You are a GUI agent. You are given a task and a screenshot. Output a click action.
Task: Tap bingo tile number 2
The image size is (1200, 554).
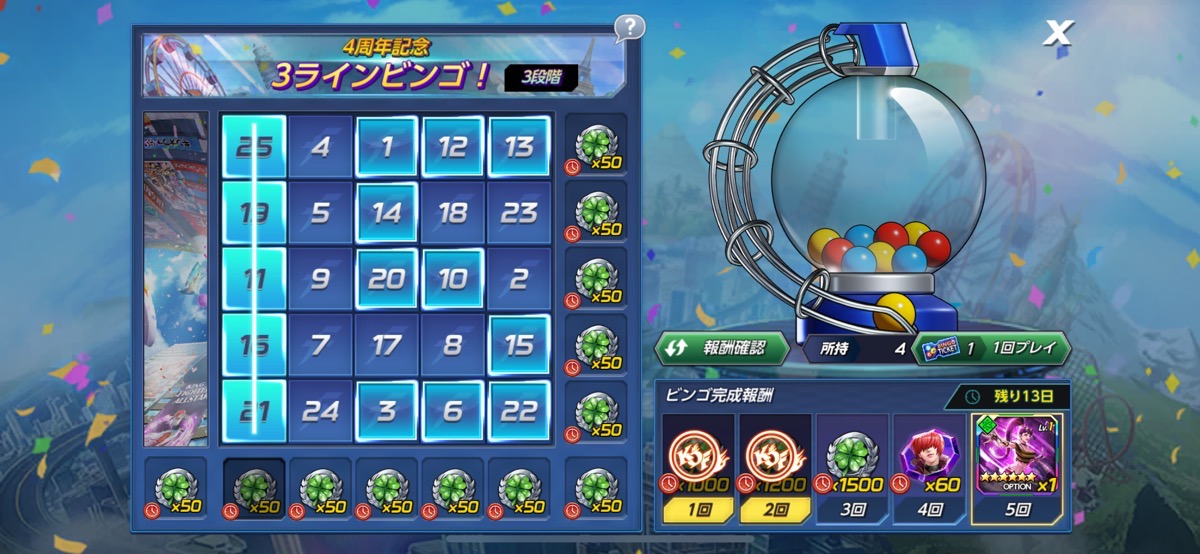click(x=518, y=280)
